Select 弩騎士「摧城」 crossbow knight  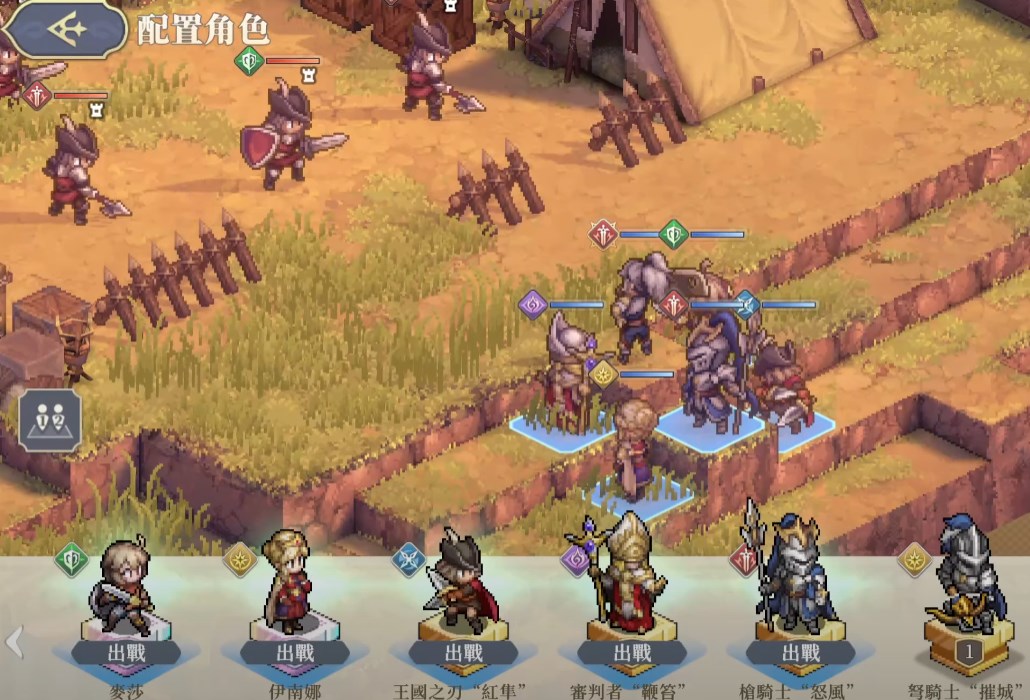(x=964, y=598)
